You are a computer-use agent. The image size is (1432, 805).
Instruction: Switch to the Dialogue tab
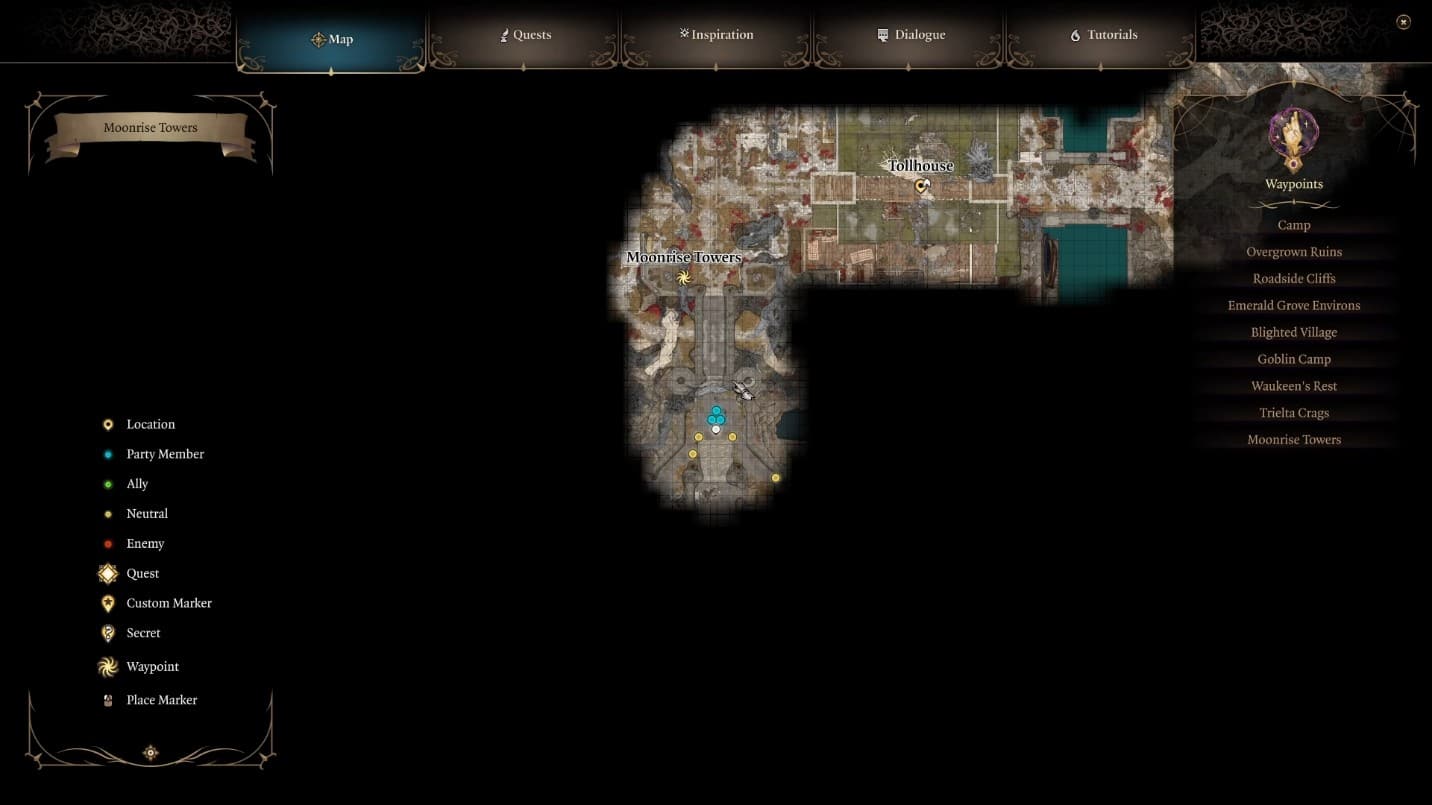pyautogui.click(x=909, y=34)
